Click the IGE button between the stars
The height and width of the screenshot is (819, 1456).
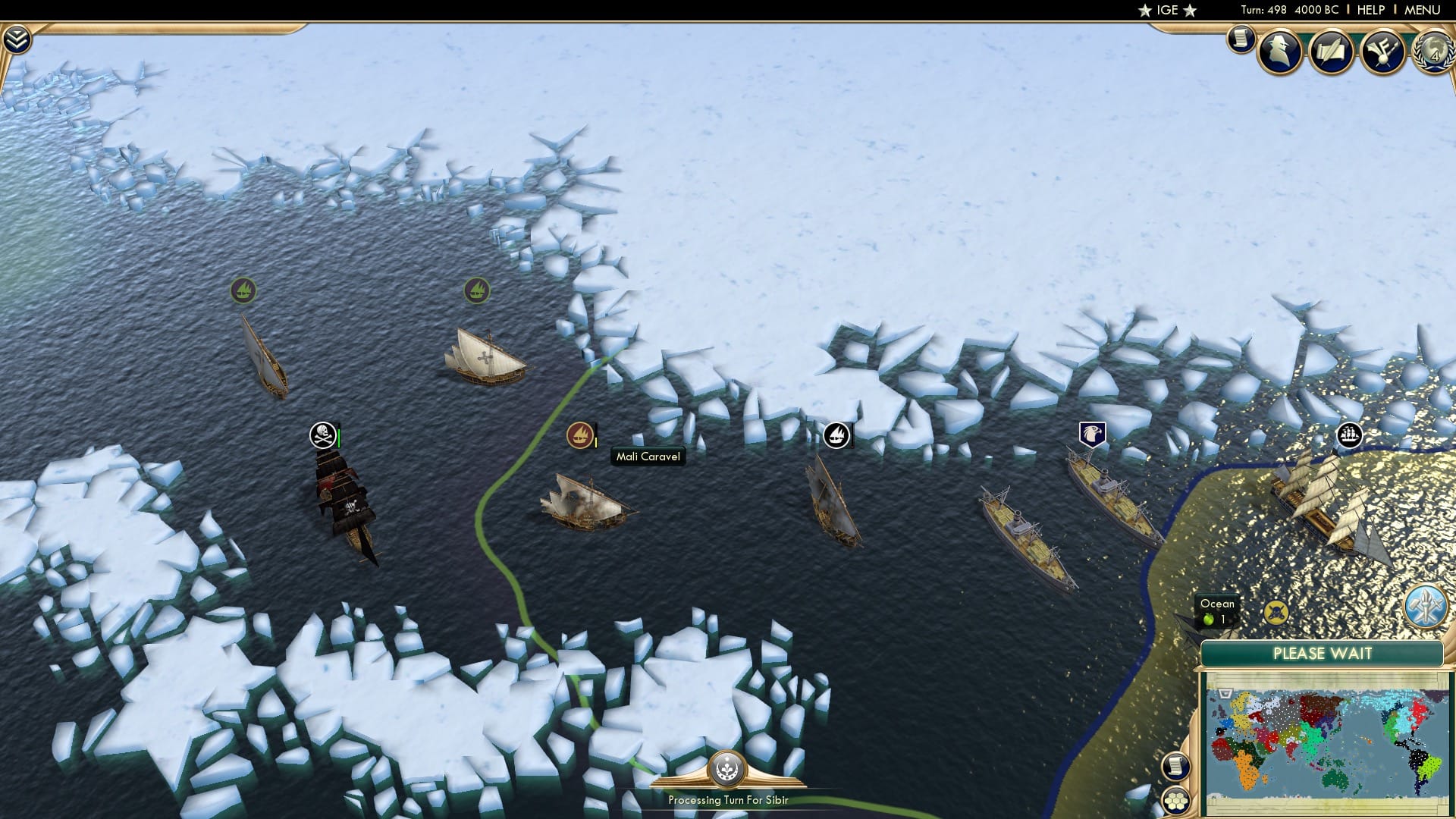click(x=1166, y=11)
